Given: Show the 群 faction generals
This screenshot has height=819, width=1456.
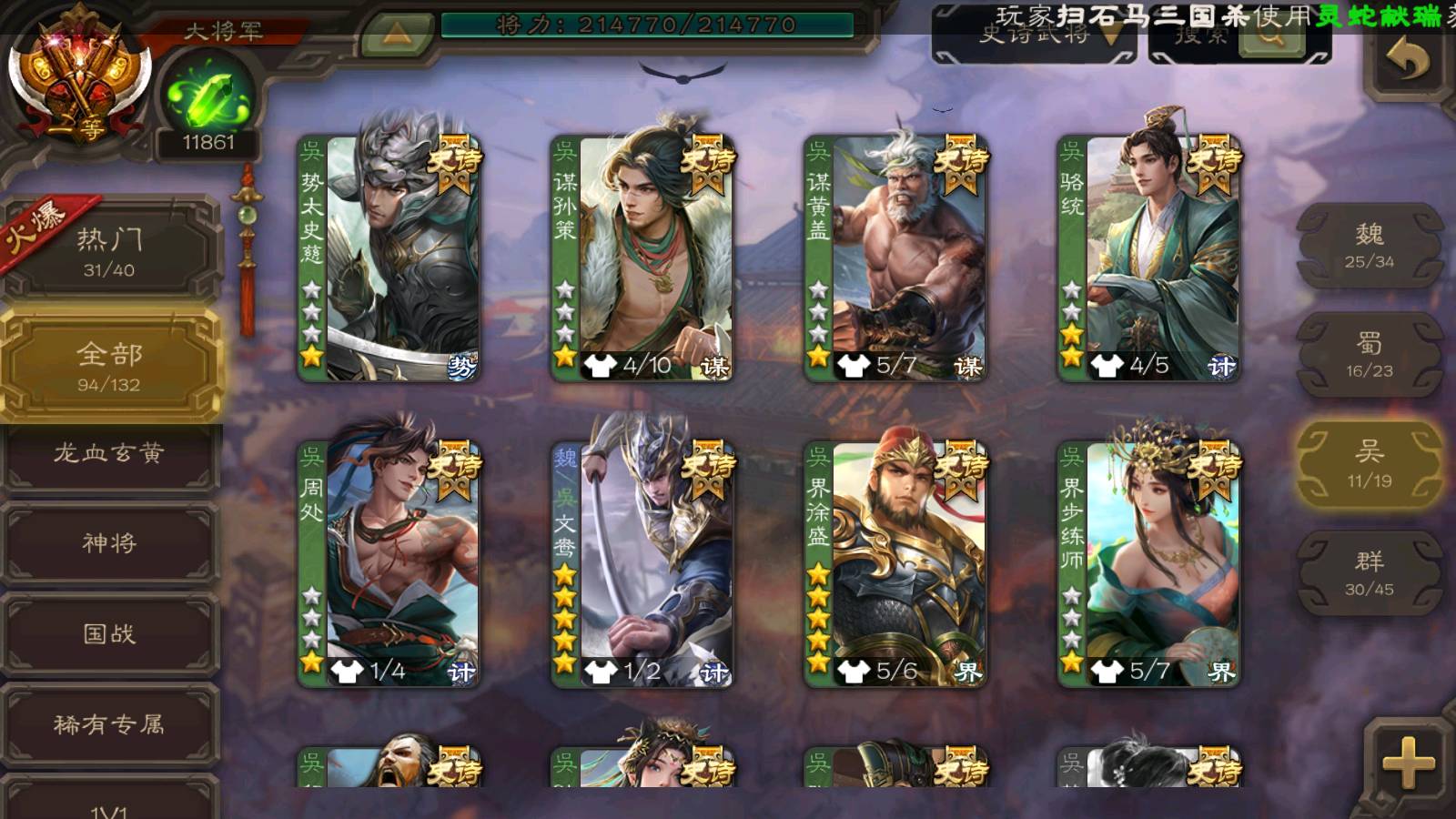Looking at the screenshot, I should [x=1369, y=573].
